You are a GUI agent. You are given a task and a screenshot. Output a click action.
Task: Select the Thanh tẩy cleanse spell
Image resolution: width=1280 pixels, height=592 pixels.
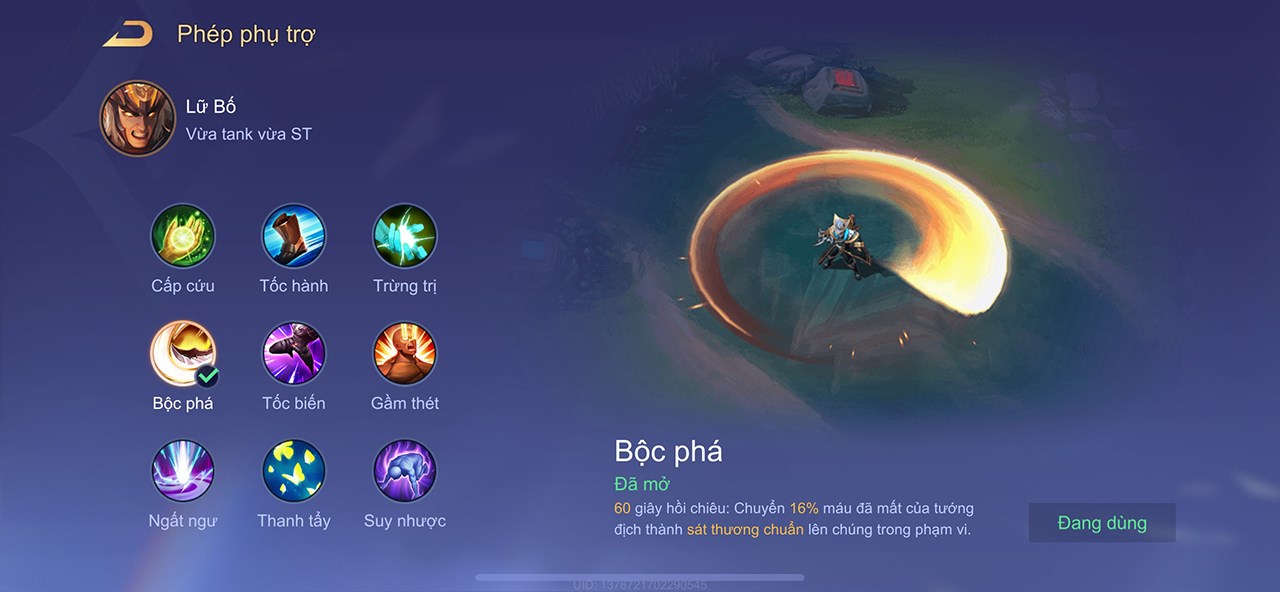click(294, 471)
